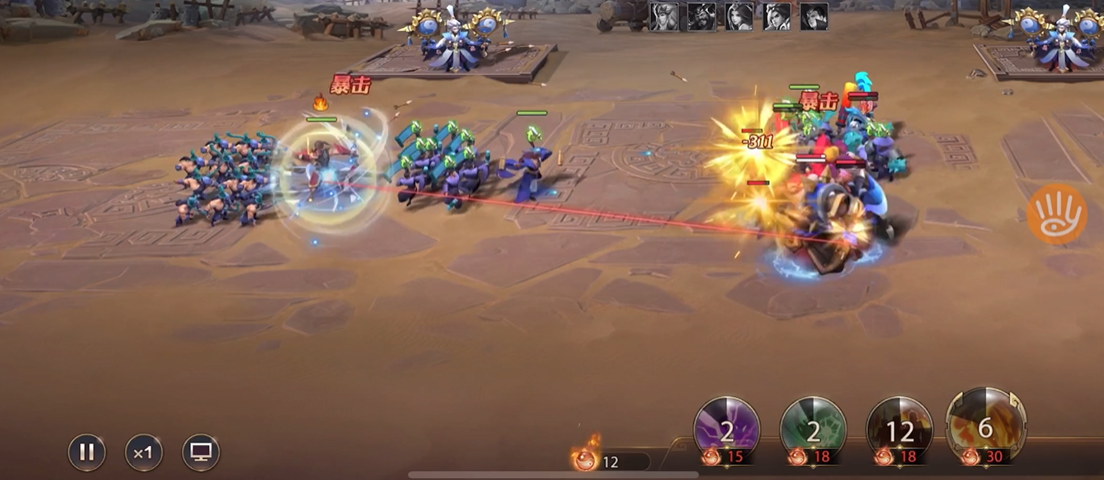
Task: Toggle the x1 battle speed button
Action: 144,452
